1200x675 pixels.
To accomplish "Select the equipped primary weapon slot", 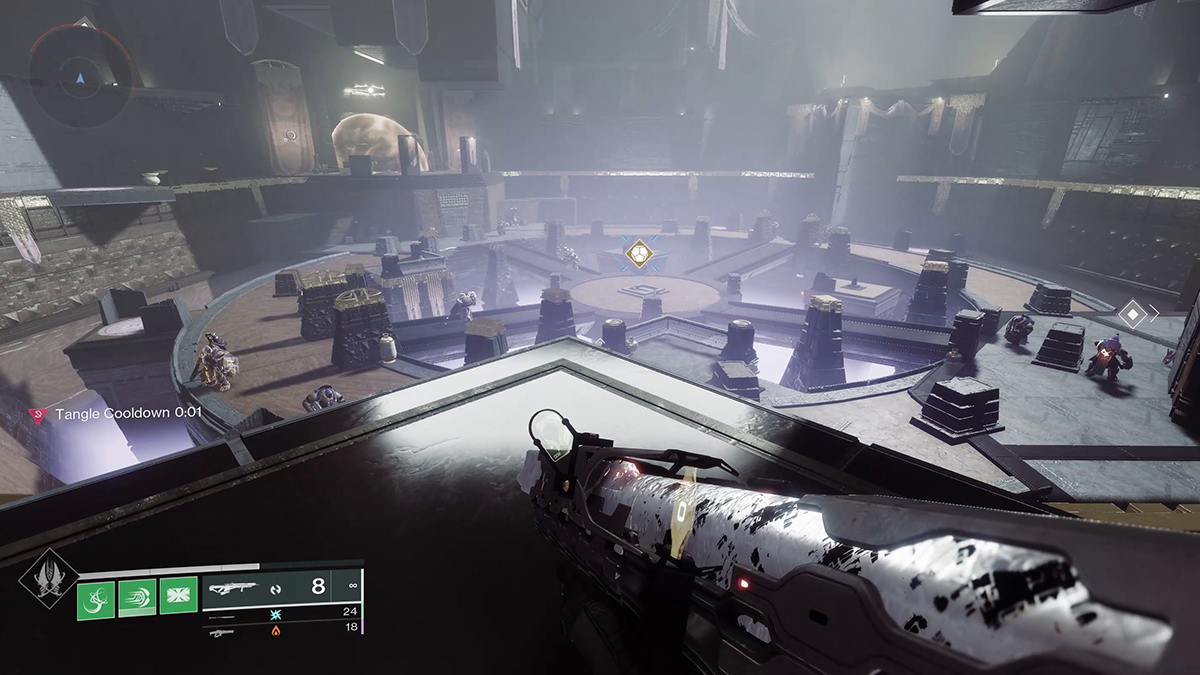I will click(x=282, y=588).
